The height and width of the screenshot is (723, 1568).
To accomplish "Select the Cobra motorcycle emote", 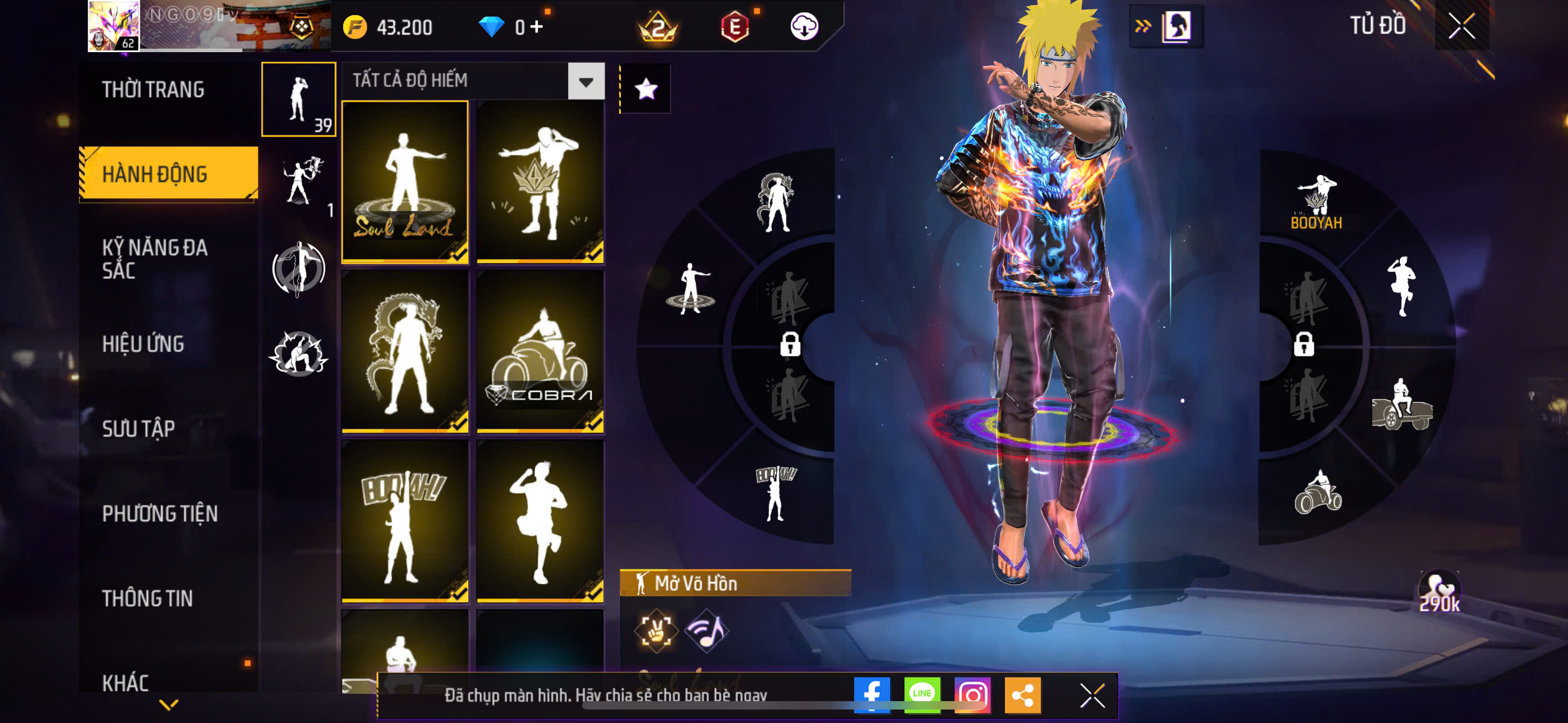I will coord(540,351).
